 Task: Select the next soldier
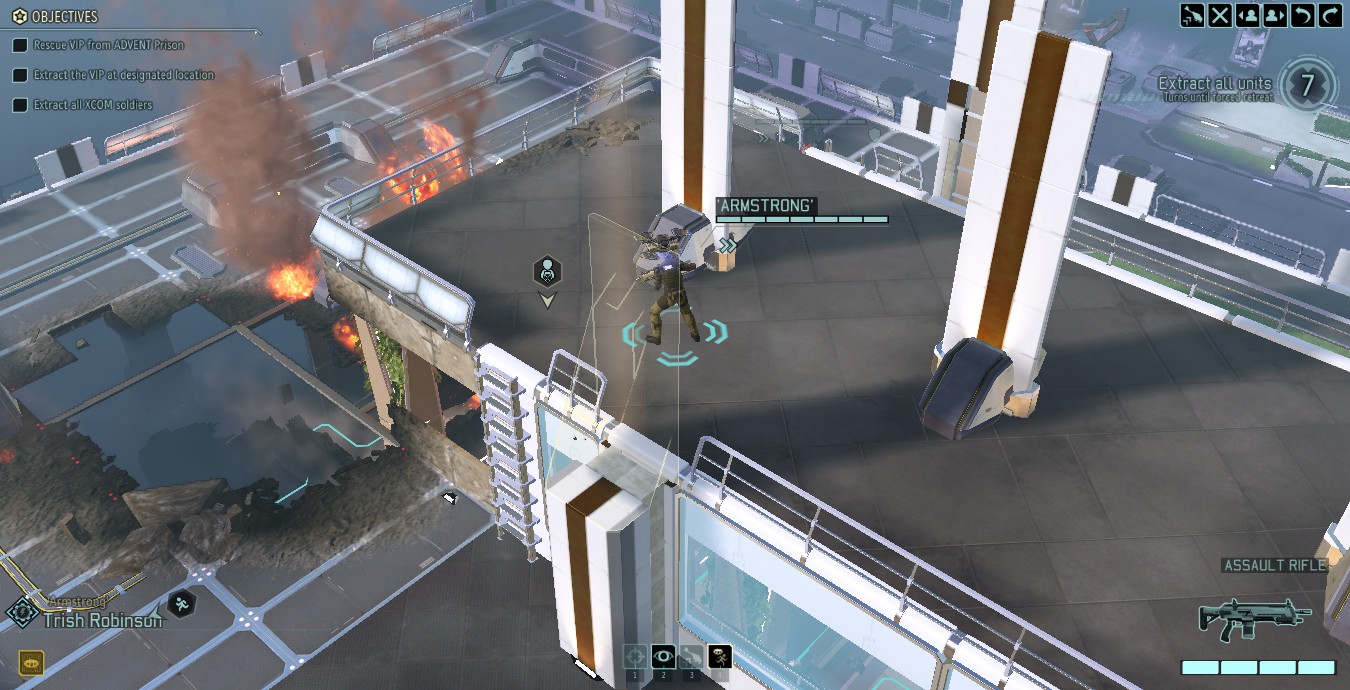[1275, 15]
